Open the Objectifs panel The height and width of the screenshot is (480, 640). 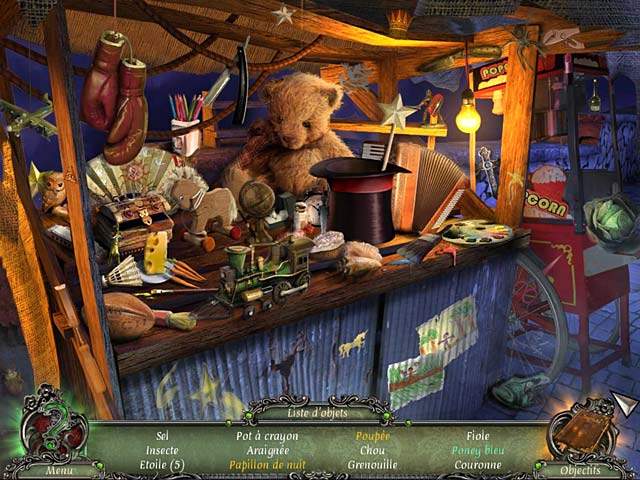pyautogui.click(x=581, y=470)
